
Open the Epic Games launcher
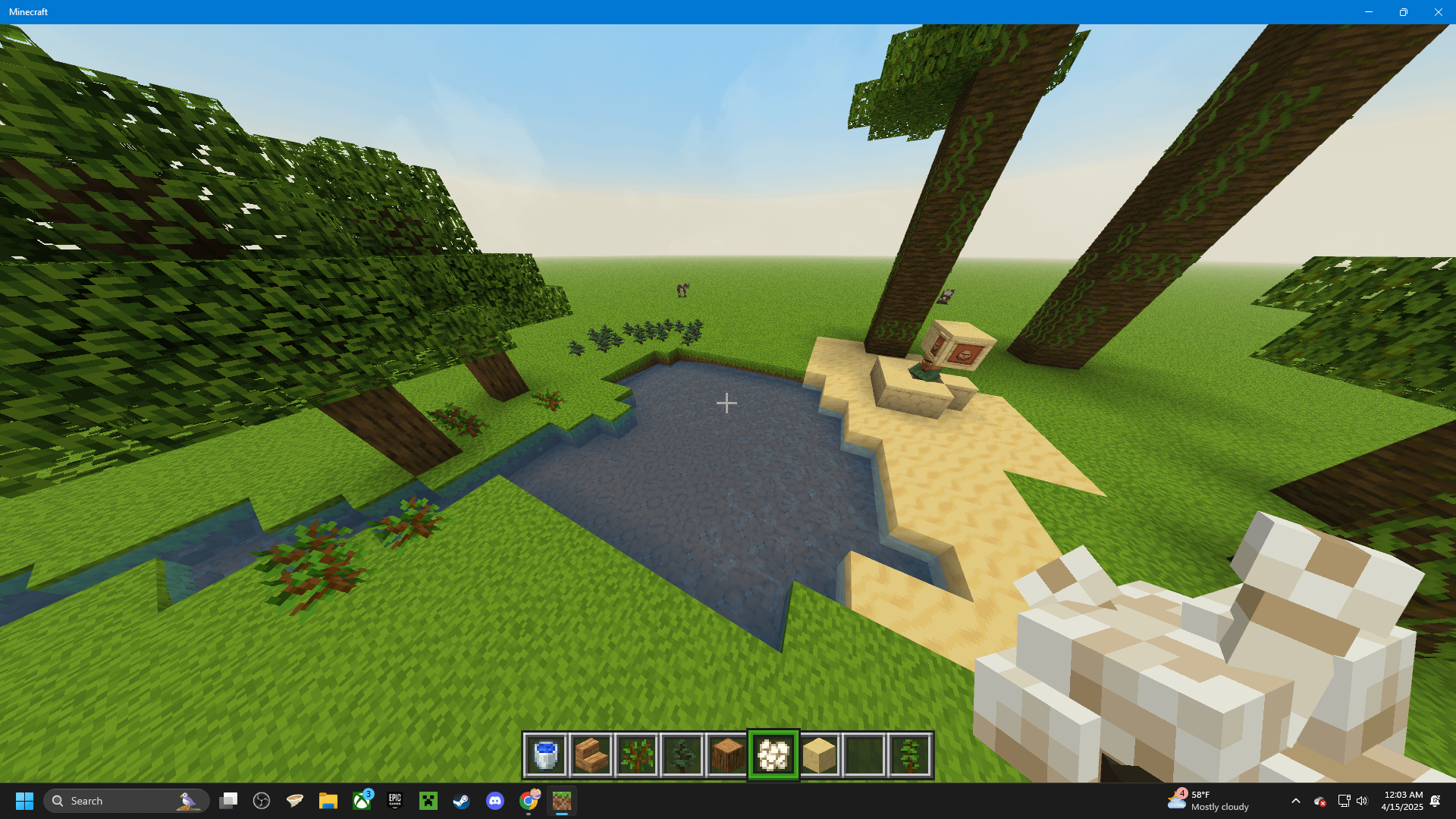pyautogui.click(x=394, y=800)
